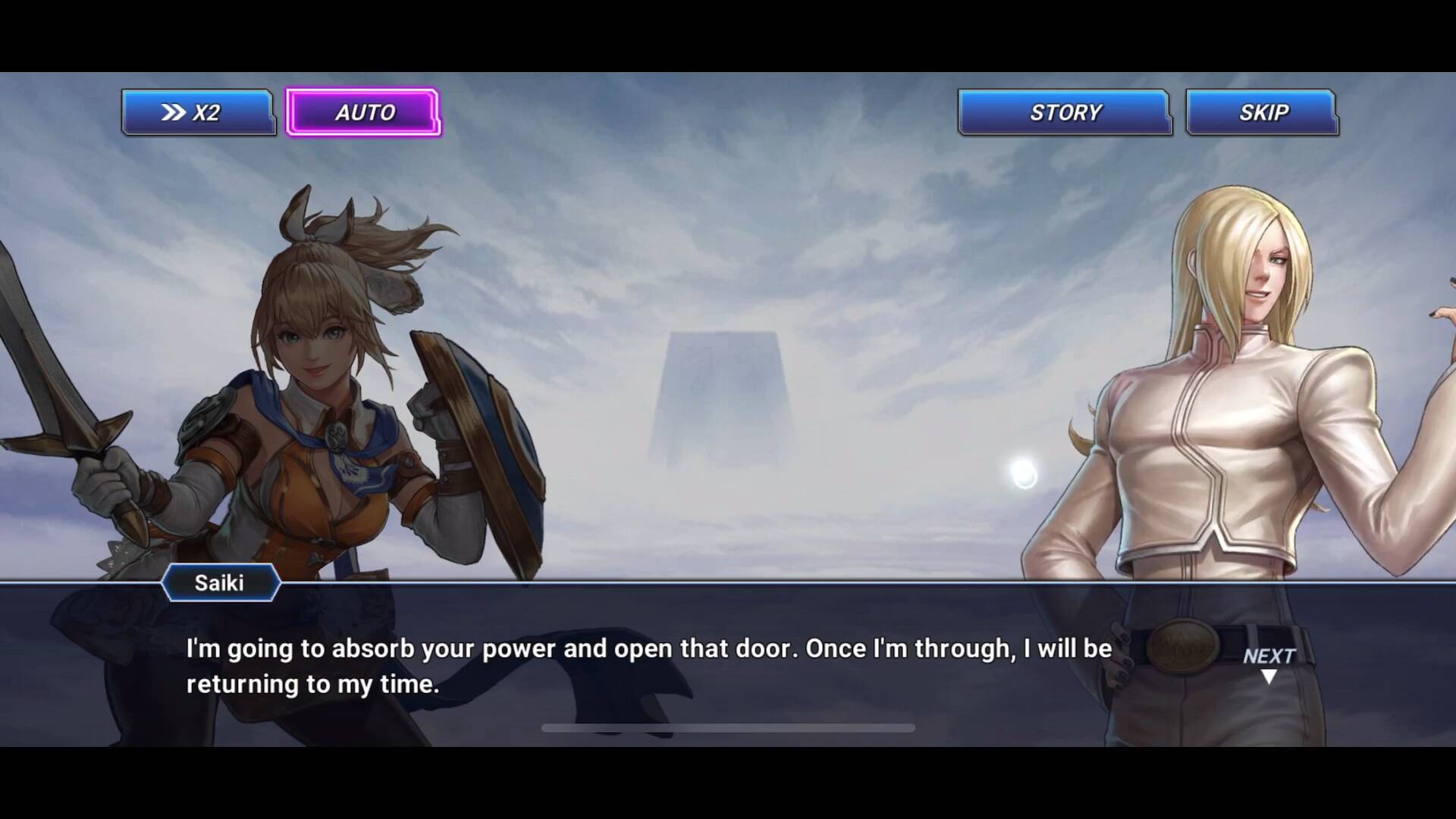This screenshot has height=819, width=1456.
Task: Open the STORY log
Action: (x=1064, y=113)
